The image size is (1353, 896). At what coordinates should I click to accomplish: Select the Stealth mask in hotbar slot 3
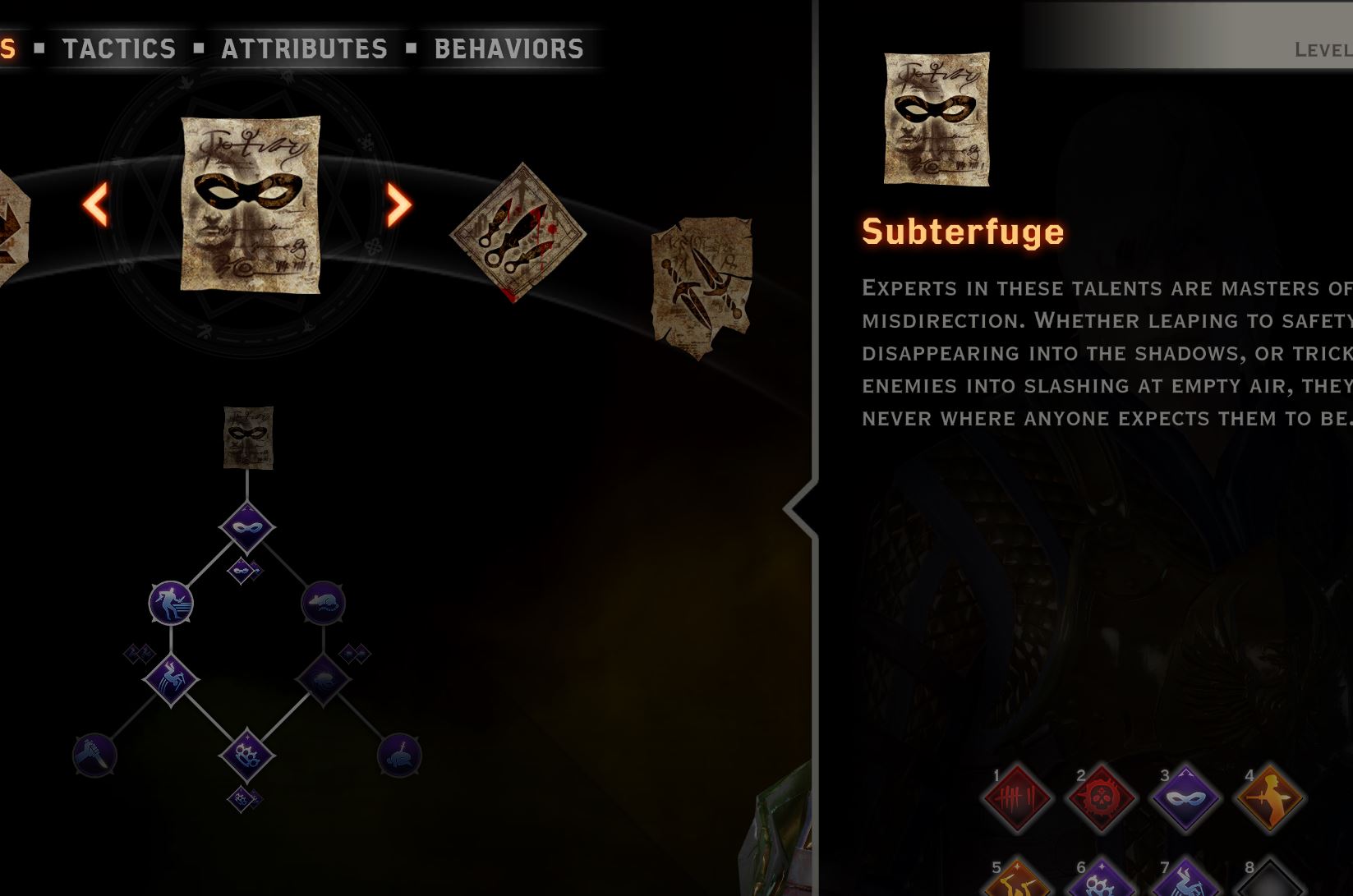point(1185,798)
